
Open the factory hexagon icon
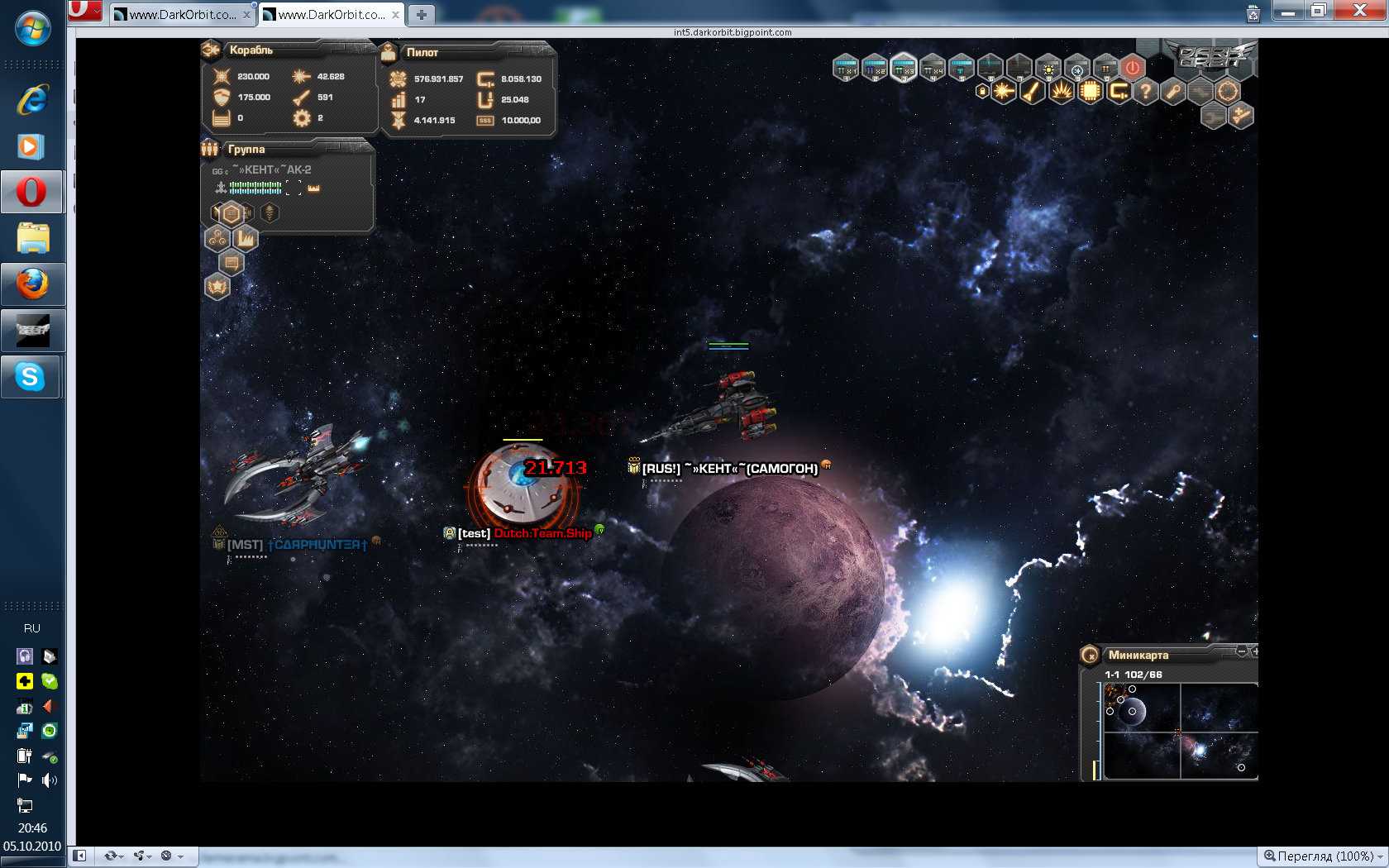pyautogui.click(x=246, y=239)
